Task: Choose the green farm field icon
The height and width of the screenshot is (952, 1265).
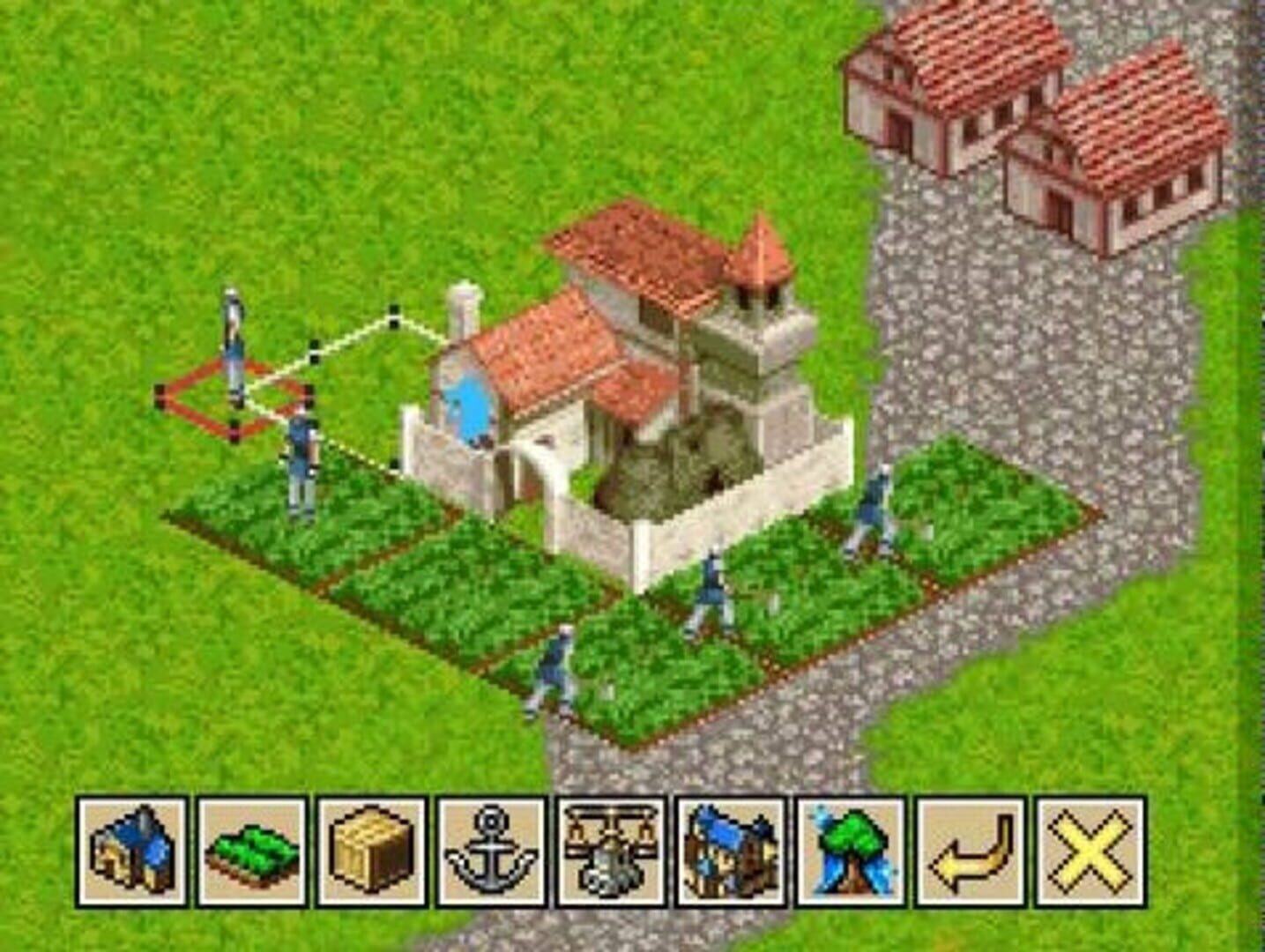Action: click(252, 851)
